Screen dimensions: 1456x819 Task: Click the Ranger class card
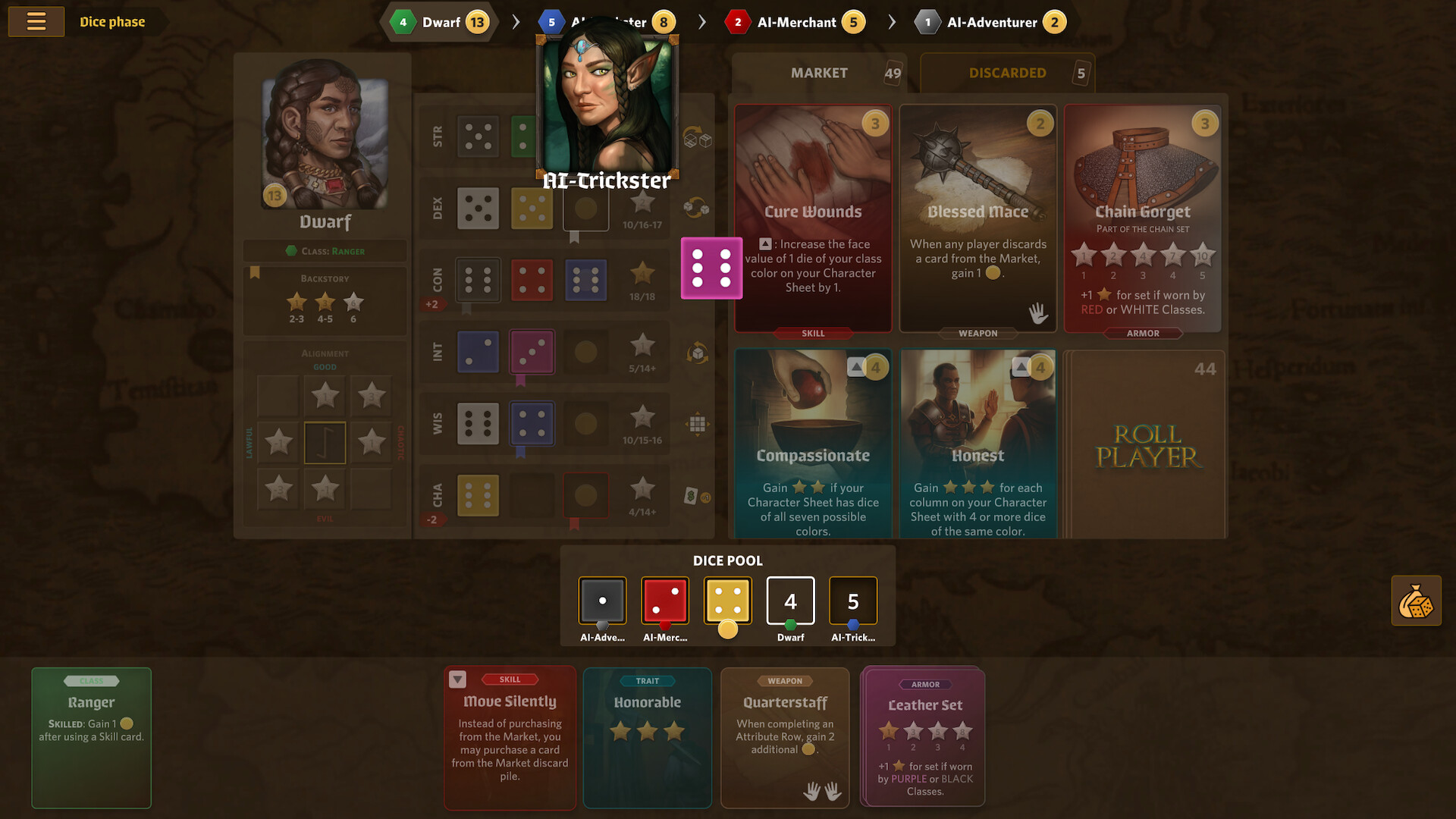point(91,737)
